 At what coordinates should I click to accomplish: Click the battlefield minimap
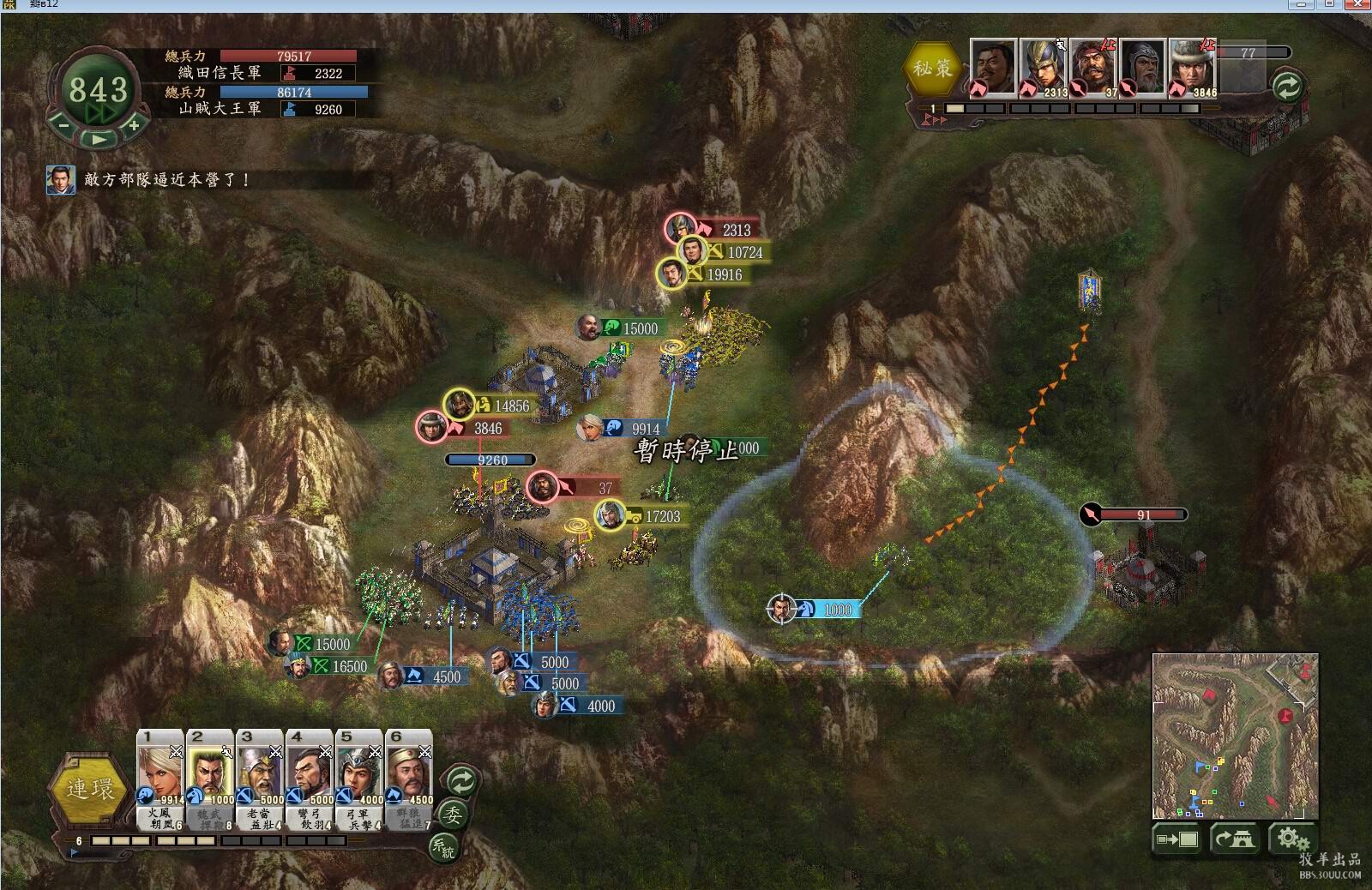tap(1235, 736)
